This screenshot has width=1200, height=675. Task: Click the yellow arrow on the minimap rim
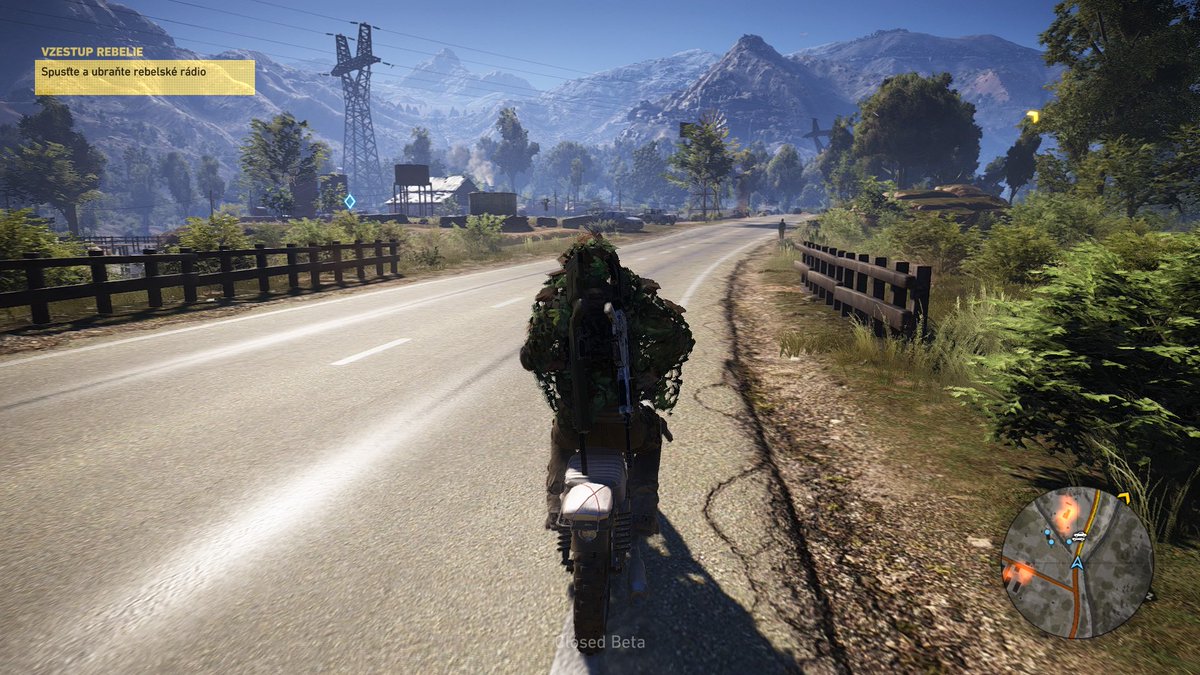[1123, 497]
